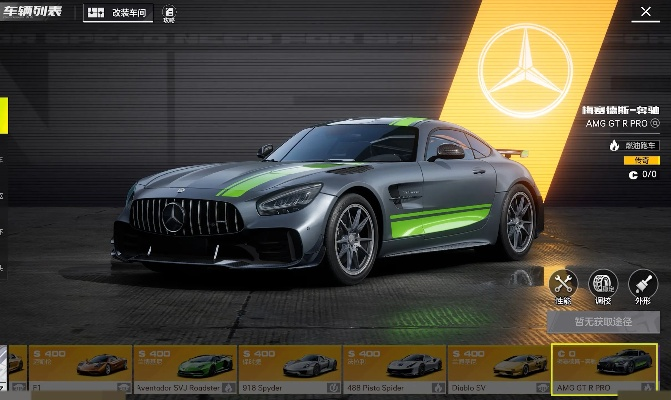Viewport: 671px width, 400px height.
Task: Open the 性能 performance wrench button
Action: click(564, 284)
